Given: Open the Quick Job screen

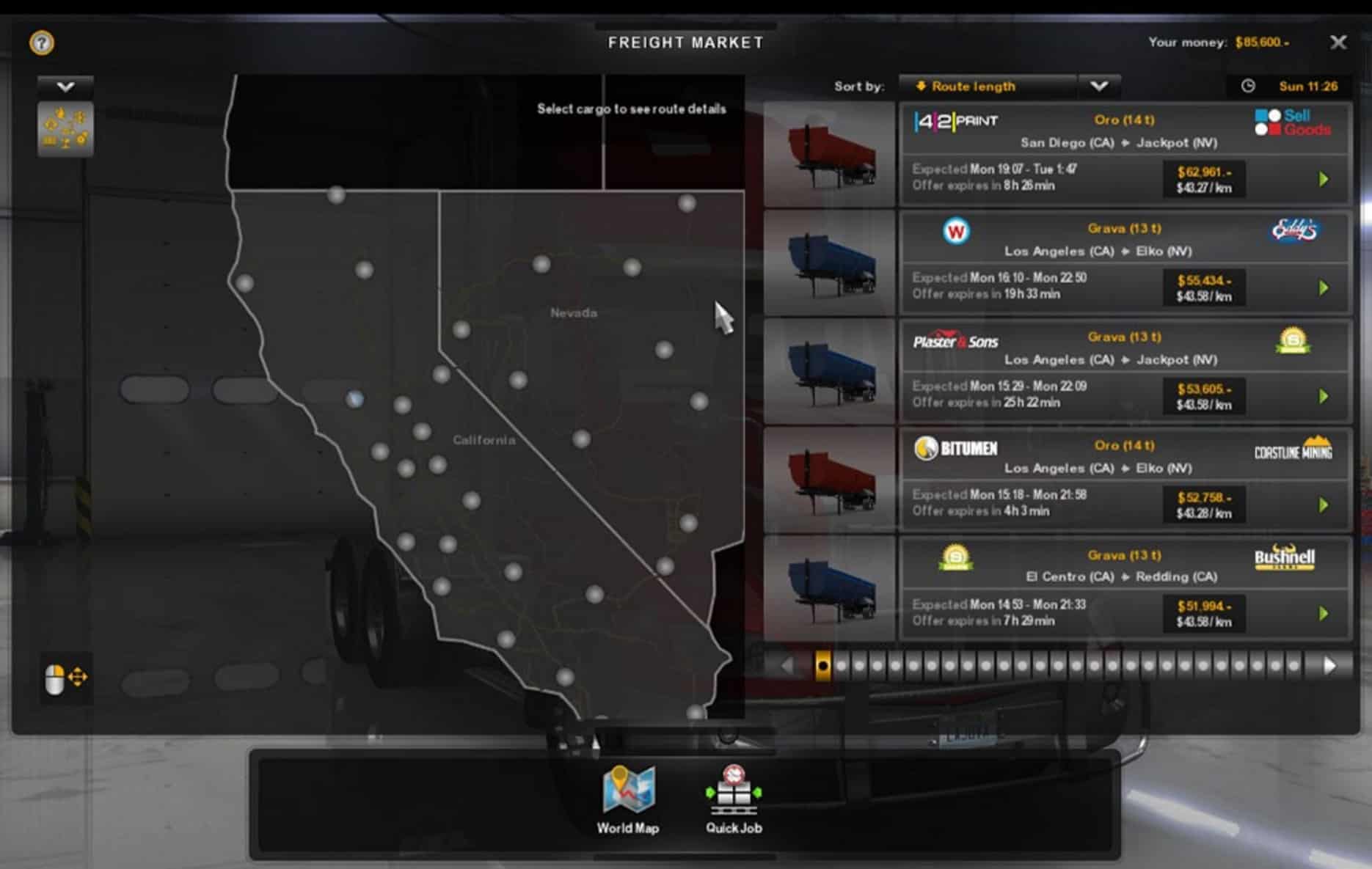Looking at the screenshot, I should coord(734,799).
